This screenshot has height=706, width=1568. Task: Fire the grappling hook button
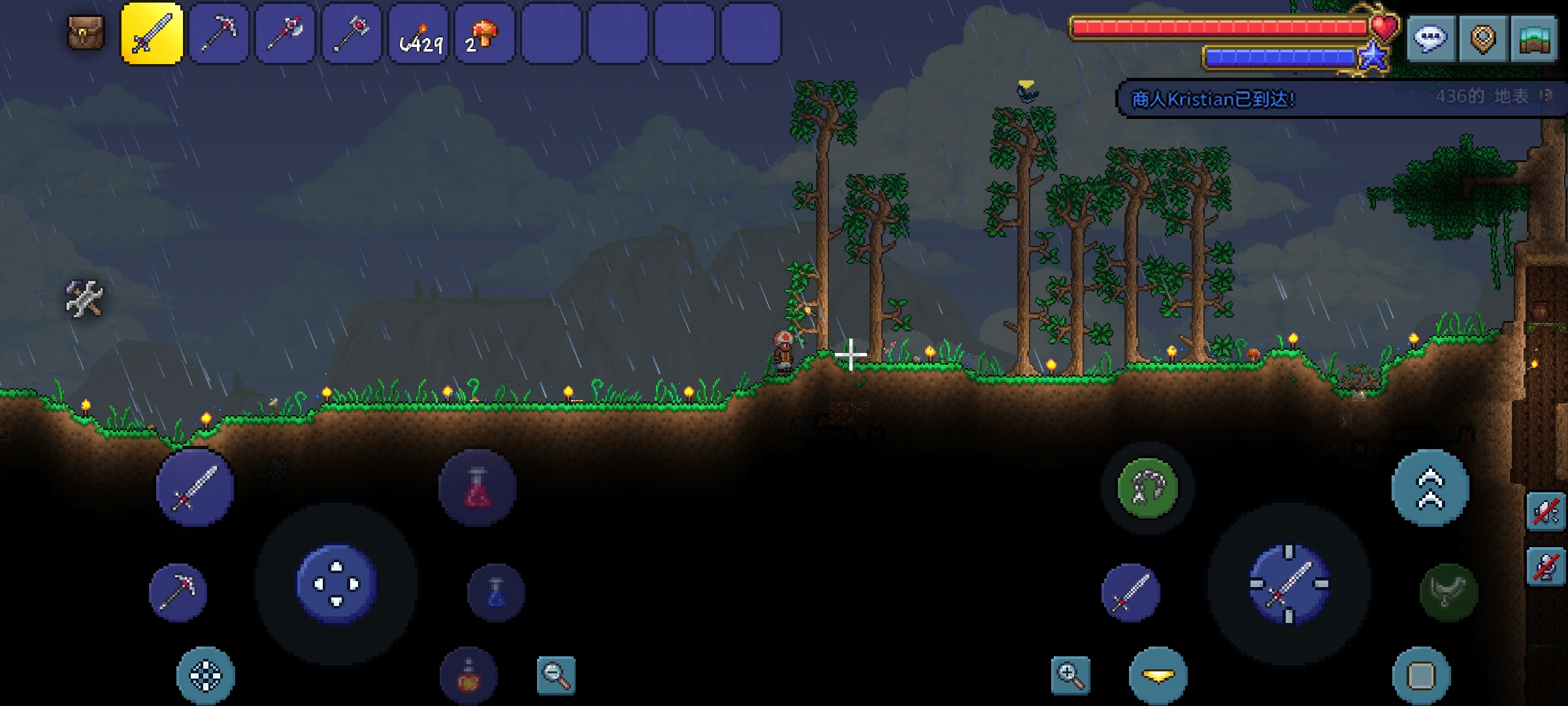point(1148,488)
